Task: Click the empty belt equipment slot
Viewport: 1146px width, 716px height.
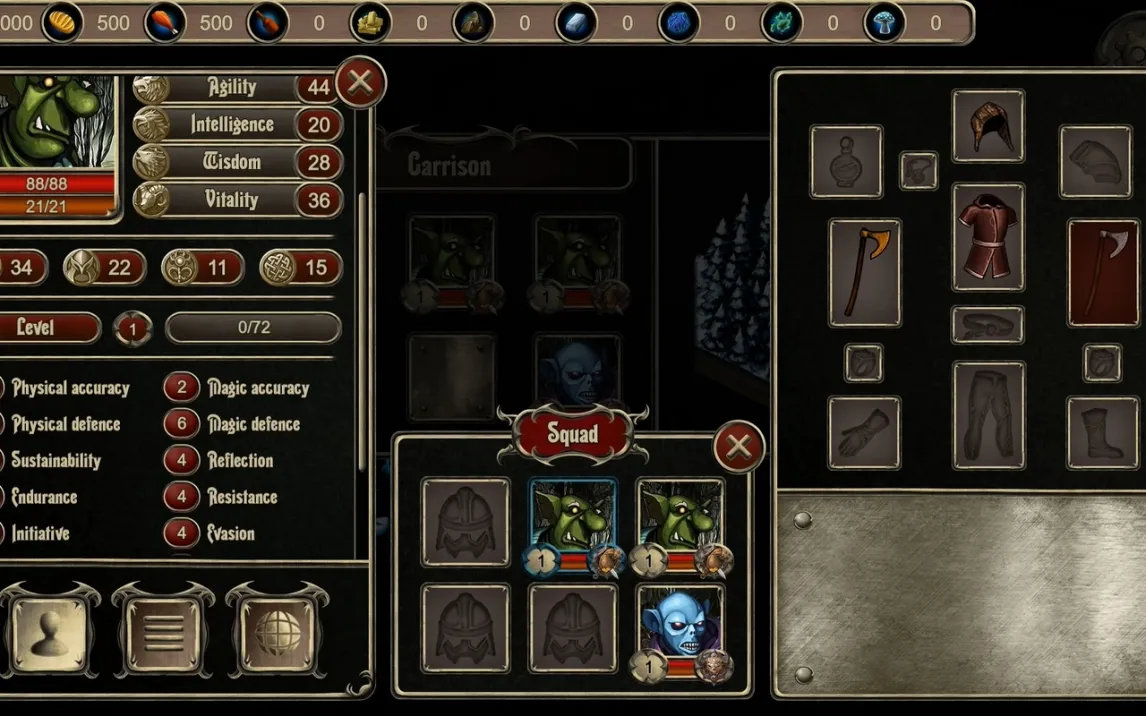Action: coord(988,325)
